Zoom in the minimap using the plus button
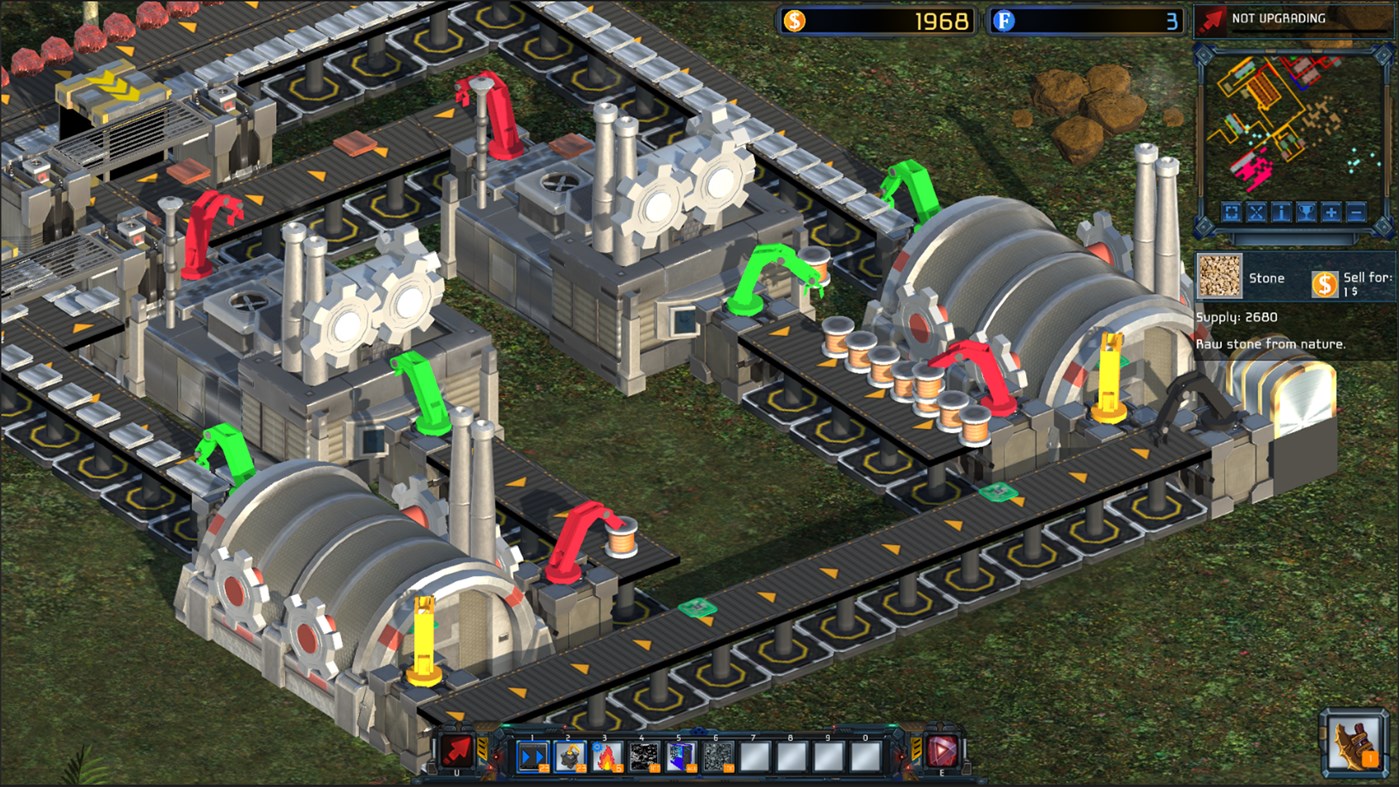This screenshot has height=787, width=1399. click(x=1331, y=212)
